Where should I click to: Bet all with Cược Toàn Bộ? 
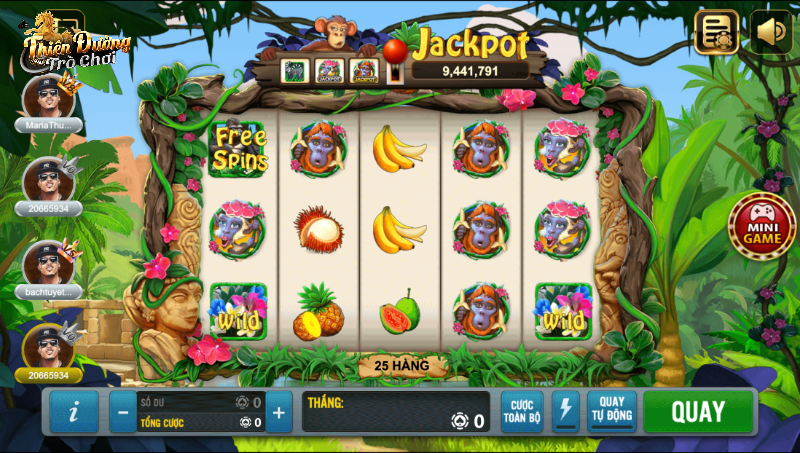click(522, 411)
